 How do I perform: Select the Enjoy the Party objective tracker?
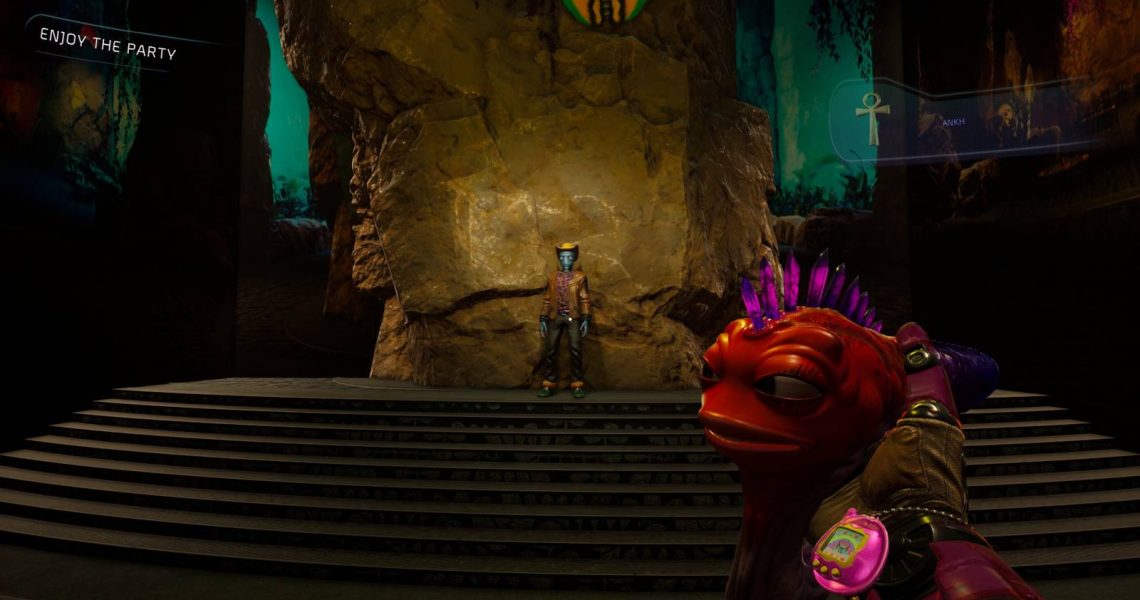[x=107, y=43]
